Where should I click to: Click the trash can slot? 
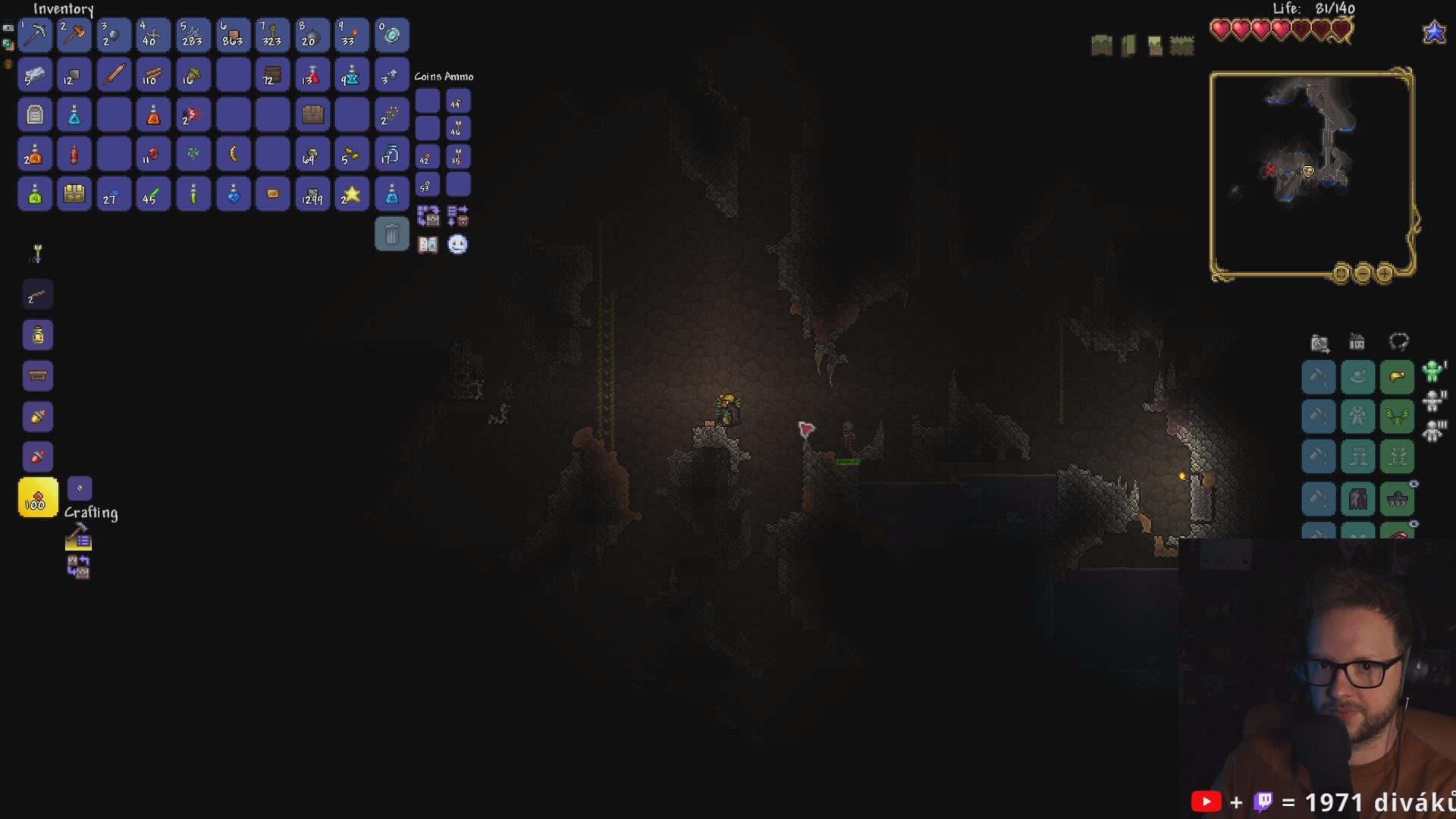tap(391, 234)
